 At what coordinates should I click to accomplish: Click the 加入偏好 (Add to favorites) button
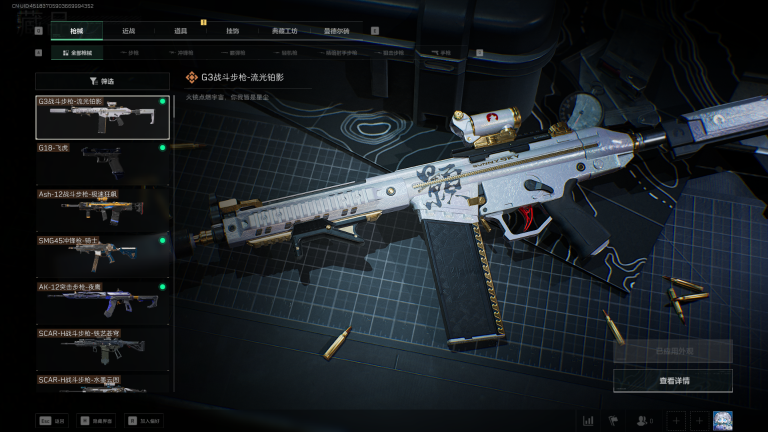(145, 421)
